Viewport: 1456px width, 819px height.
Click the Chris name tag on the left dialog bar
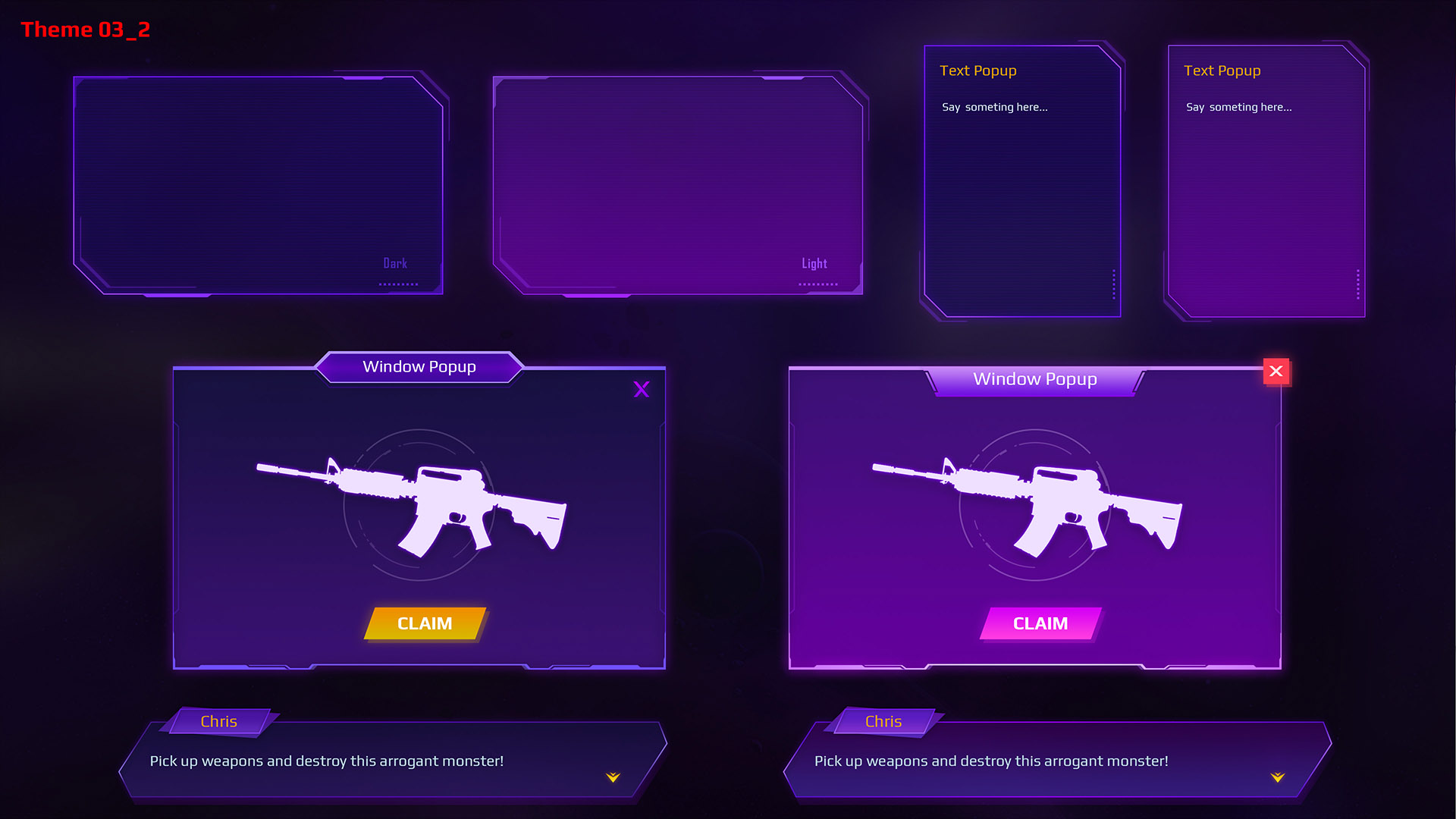tap(218, 721)
